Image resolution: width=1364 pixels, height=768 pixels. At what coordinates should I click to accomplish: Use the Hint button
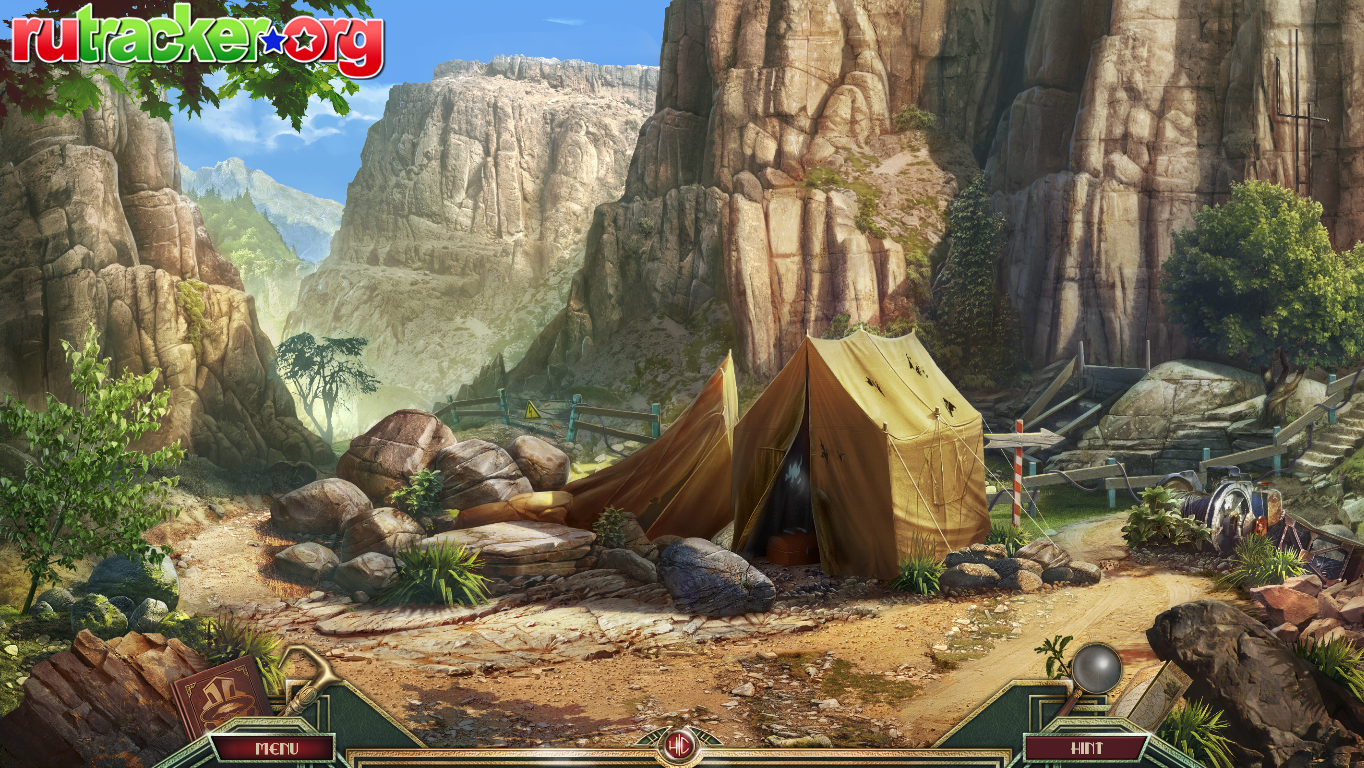[1086, 747]
